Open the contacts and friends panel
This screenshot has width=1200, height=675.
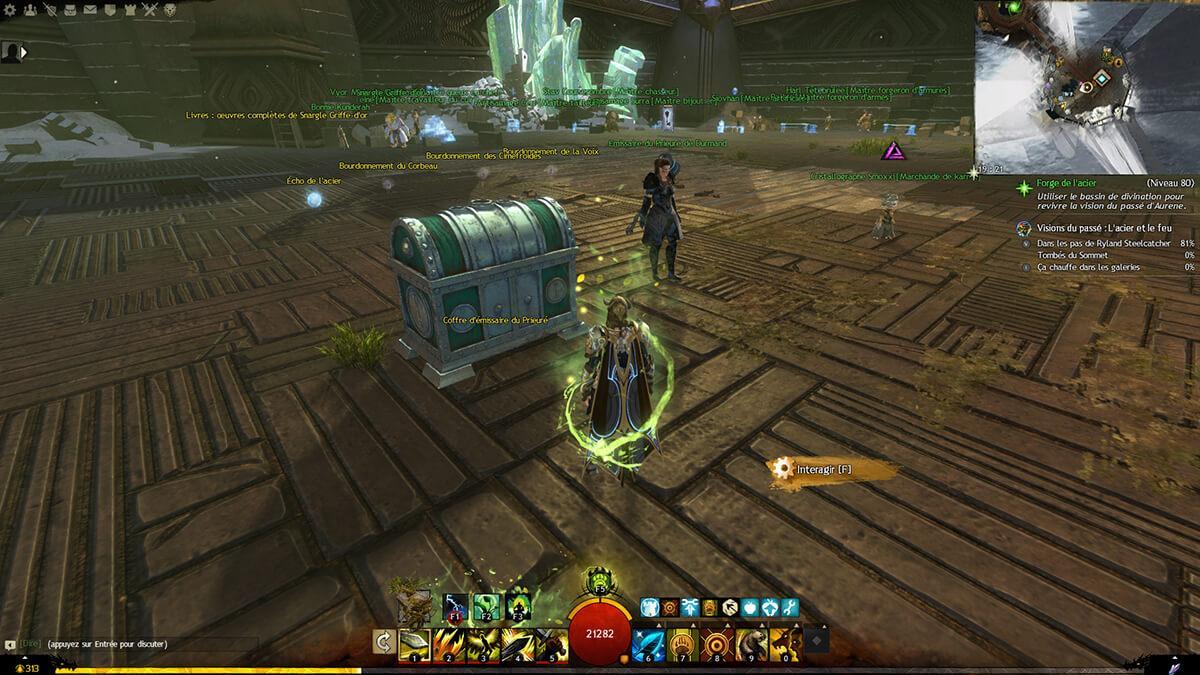click(30, 10)
